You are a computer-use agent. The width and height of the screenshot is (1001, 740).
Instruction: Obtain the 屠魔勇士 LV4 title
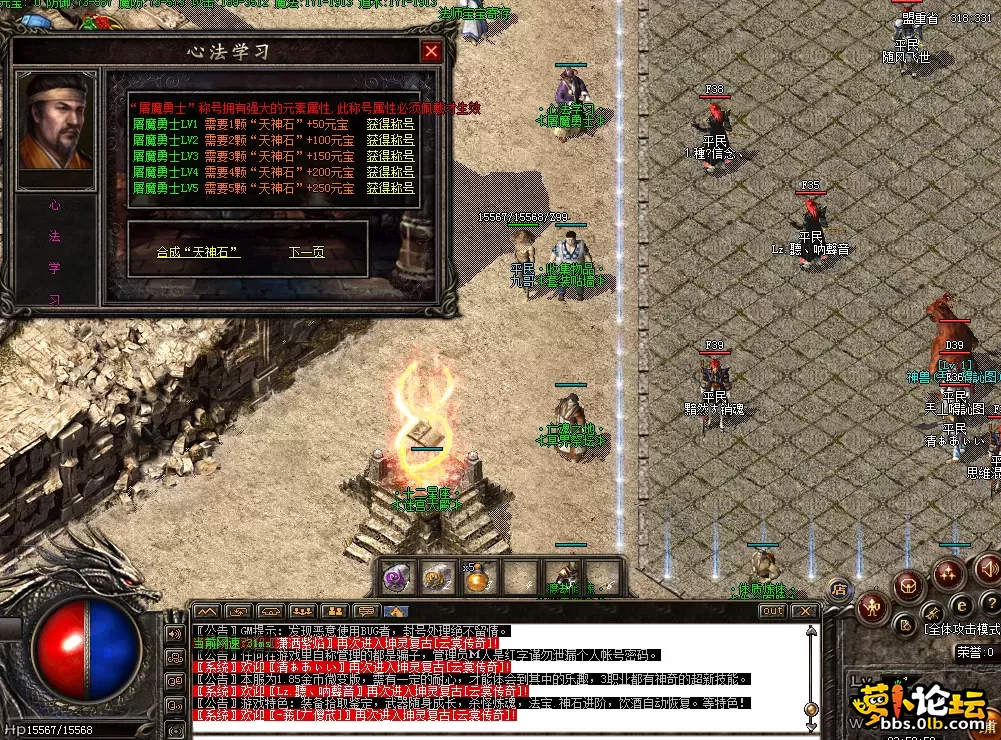click(390, 172)
